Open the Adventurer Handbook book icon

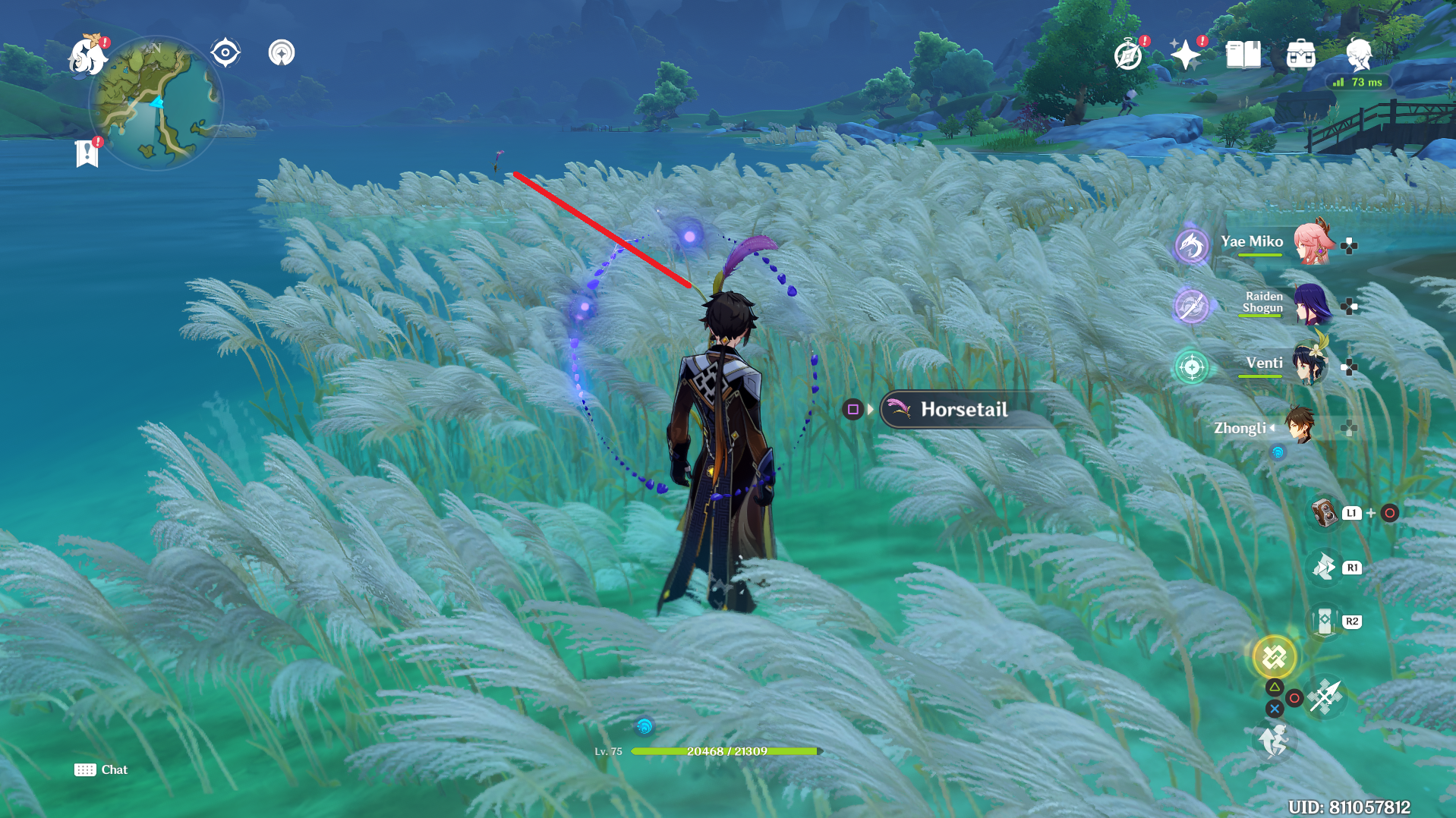point(1243,55)
